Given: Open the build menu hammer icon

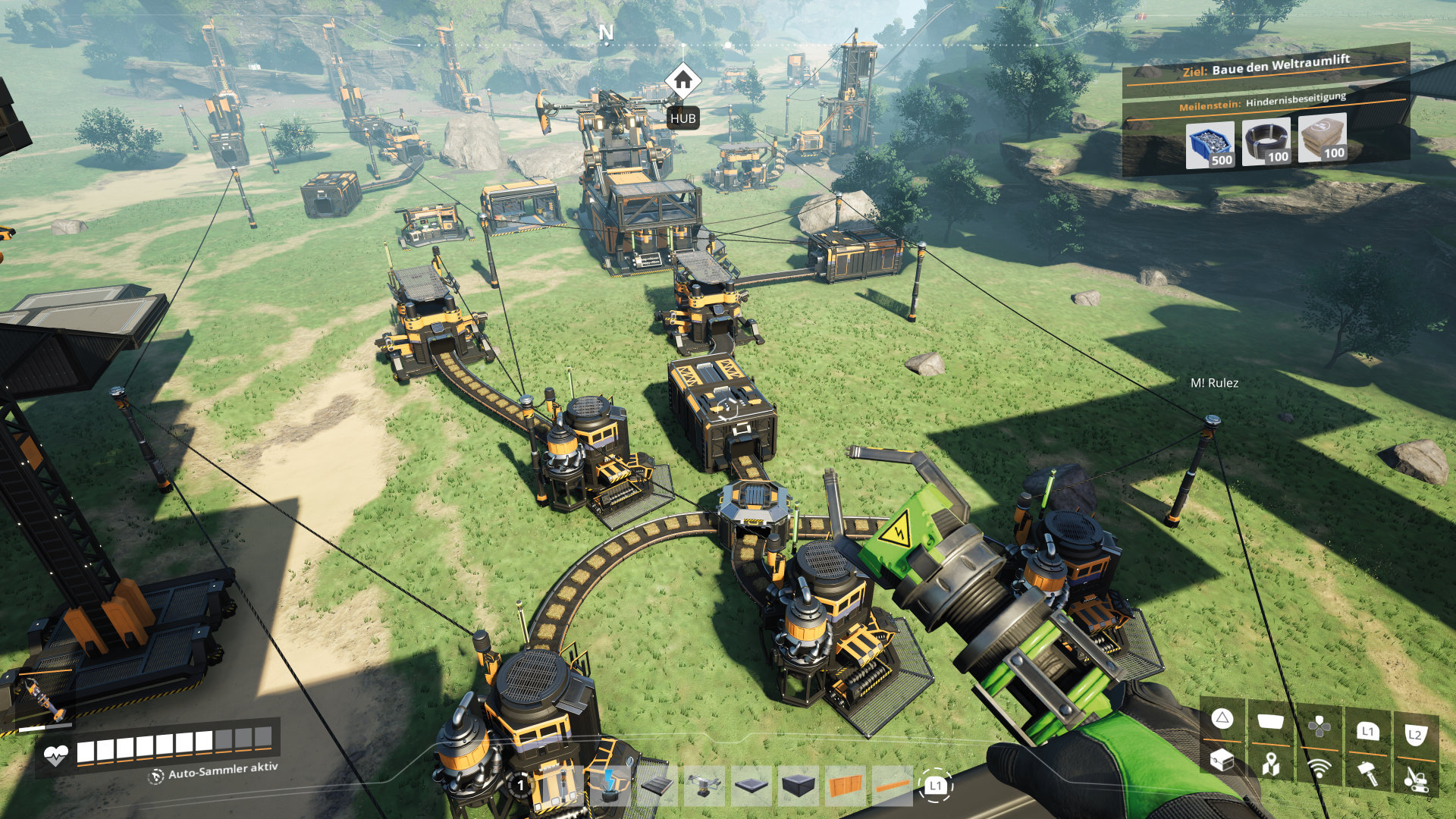Looking at the screenshot, I should pyautogui.click(x=1367, y=772).
